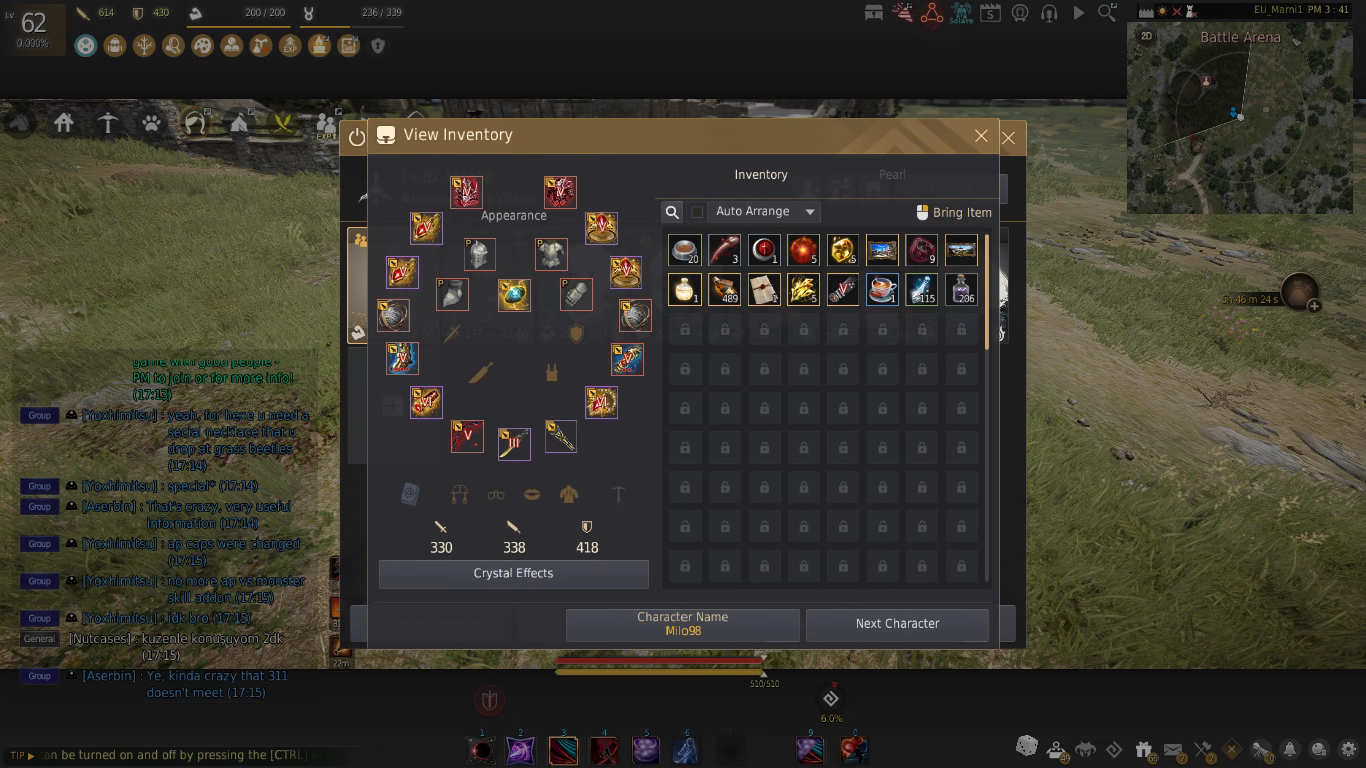Switch to the Pearl inventory tab

pos(892,175)
